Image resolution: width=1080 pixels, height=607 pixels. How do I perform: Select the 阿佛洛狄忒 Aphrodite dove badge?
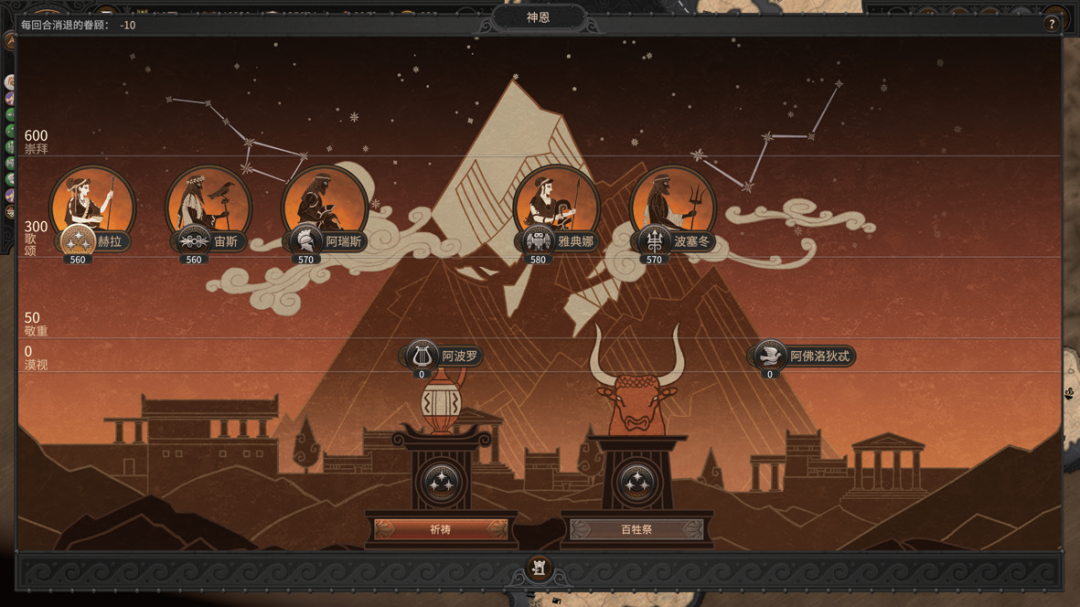click(x=769, y=355)
